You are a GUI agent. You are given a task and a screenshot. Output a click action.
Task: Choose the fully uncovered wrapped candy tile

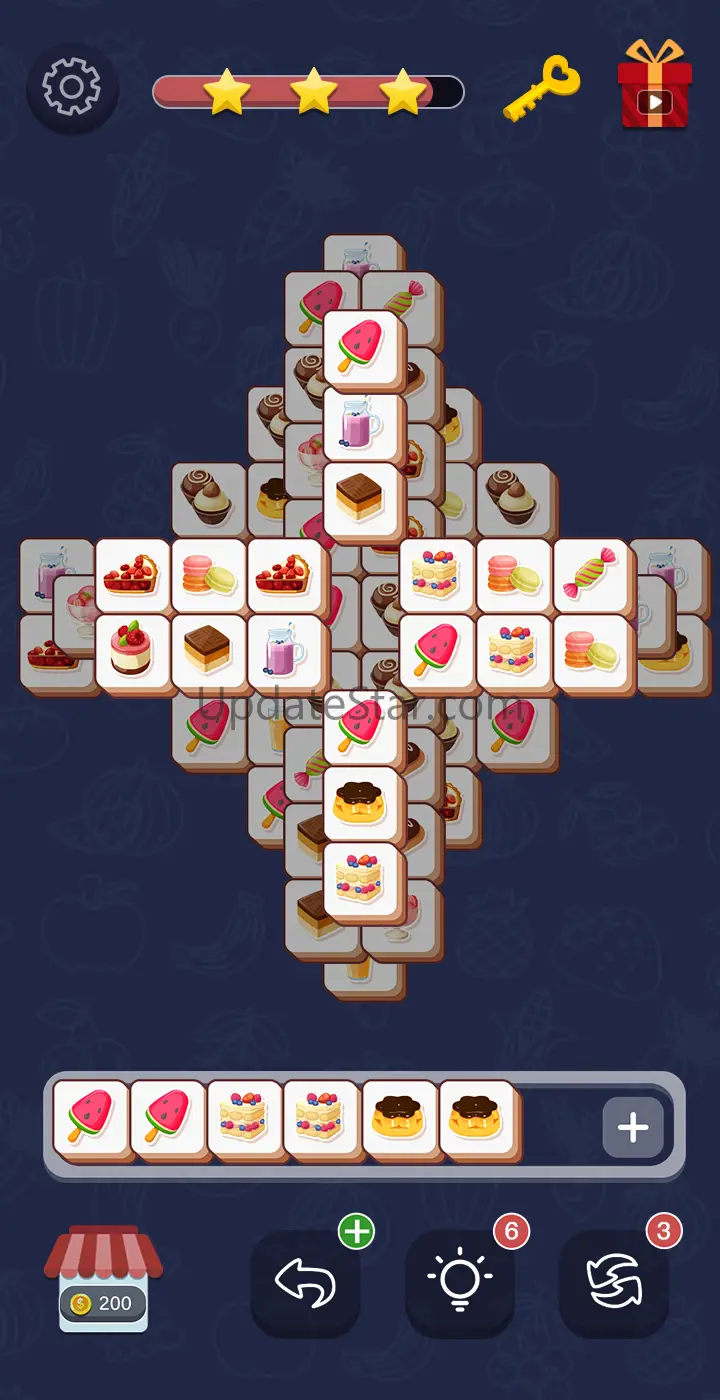pyautogui.click(x=590, y=575)
